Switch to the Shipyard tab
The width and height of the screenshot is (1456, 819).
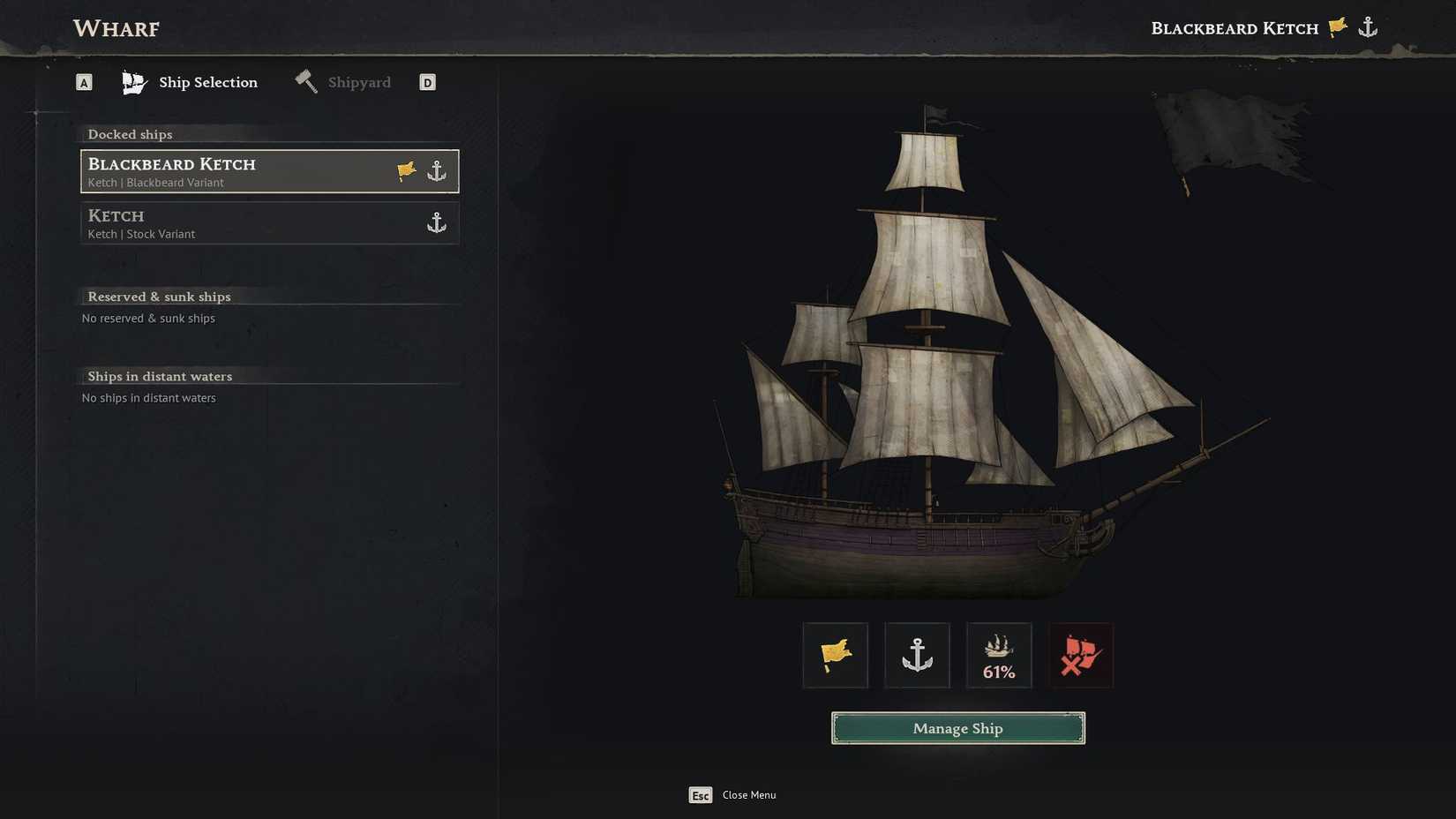click(359, 81)
